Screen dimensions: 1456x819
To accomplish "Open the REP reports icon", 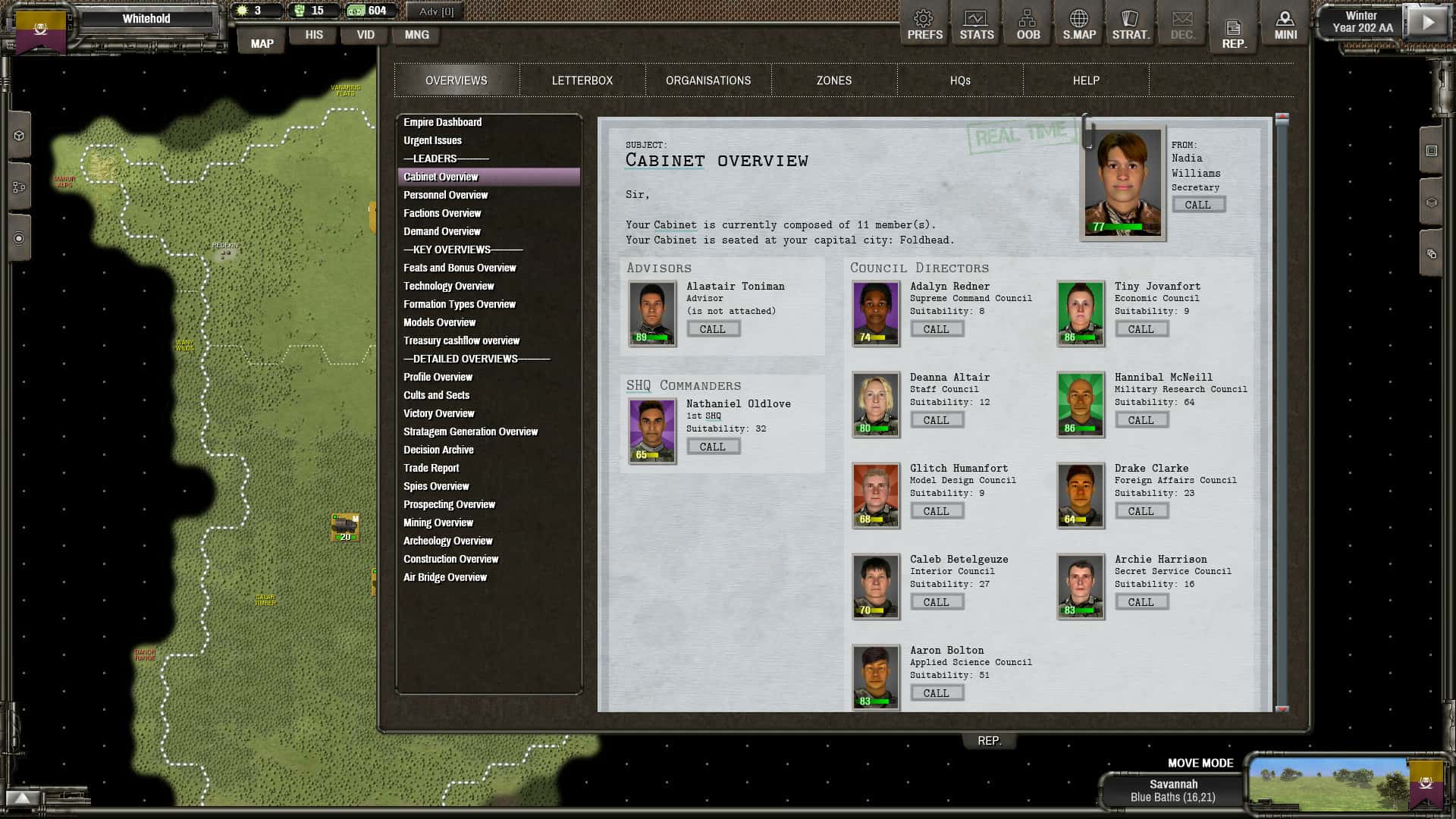I will [1234, 29].
